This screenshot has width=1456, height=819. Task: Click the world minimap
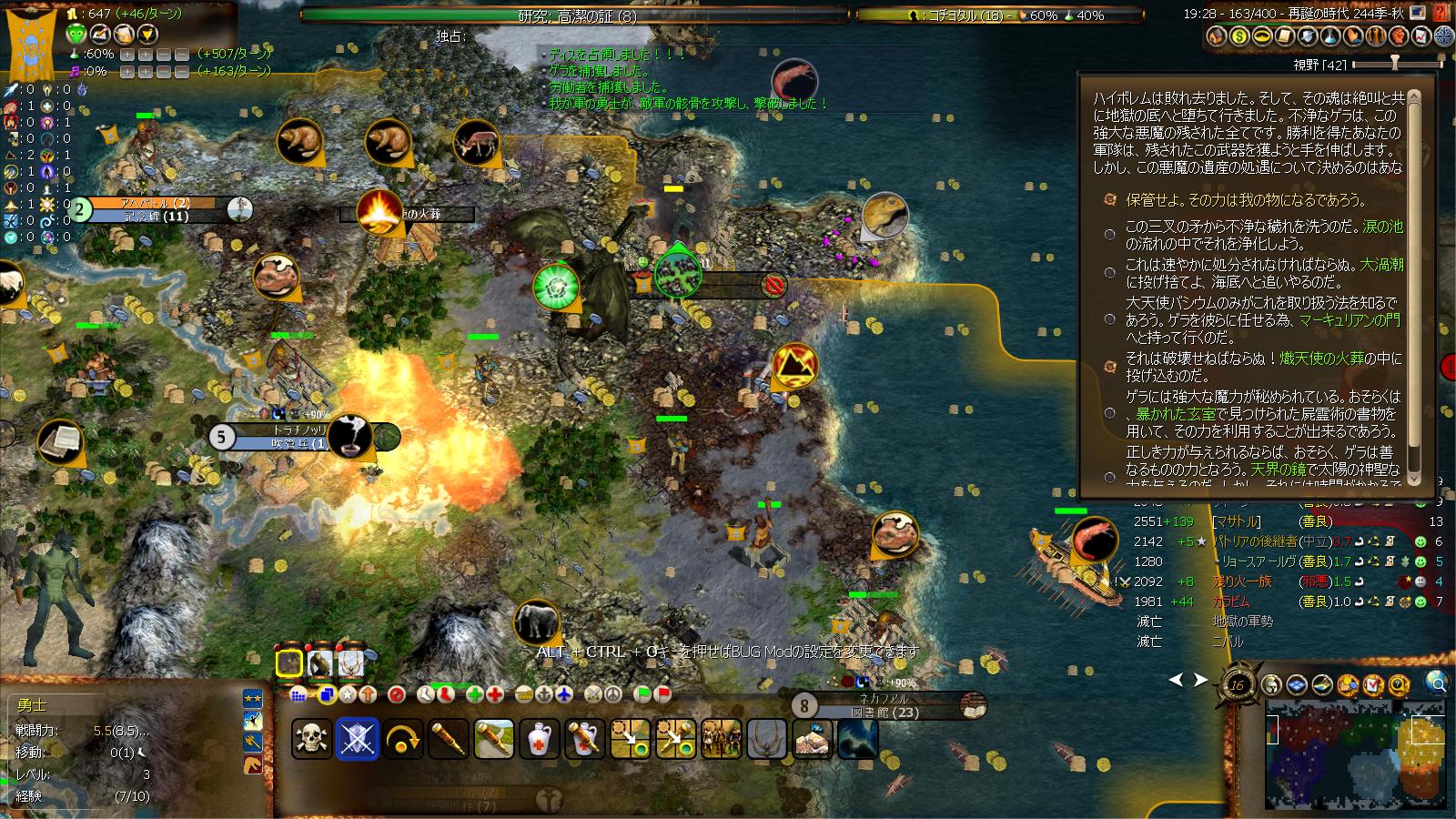pyautogui.click(x=1354, y=753)
